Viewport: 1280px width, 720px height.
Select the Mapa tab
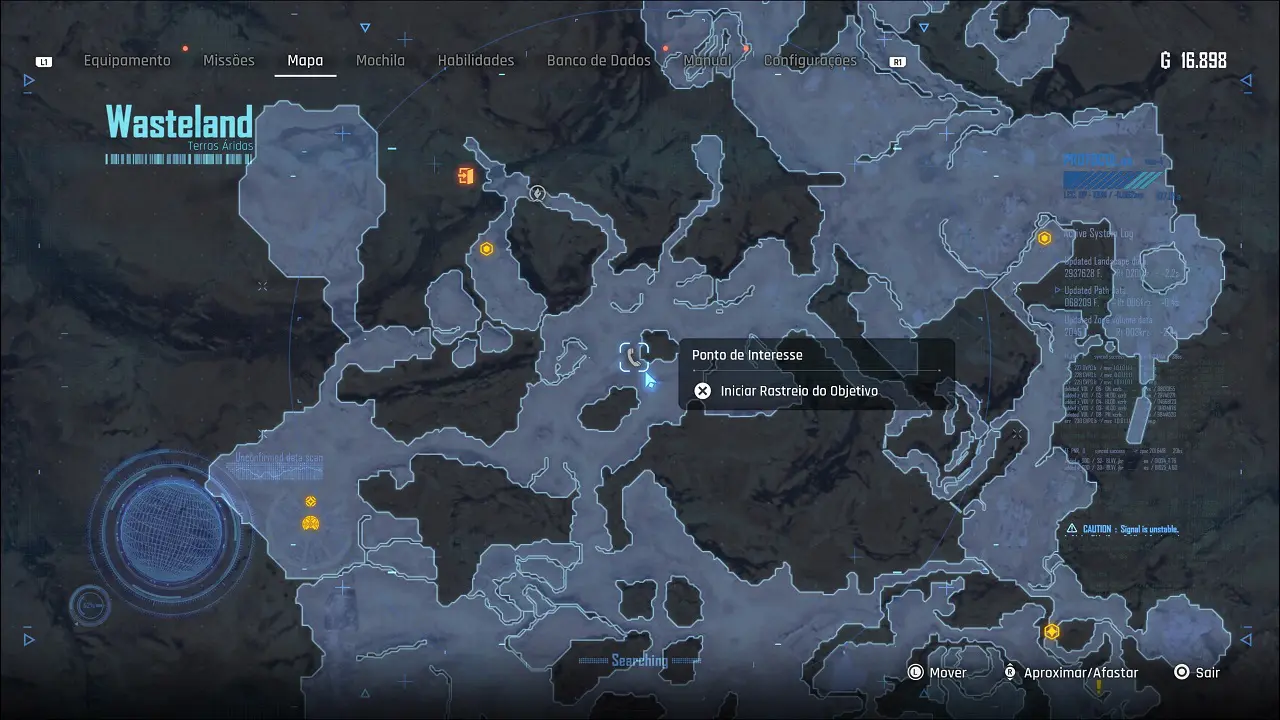coord(305,60)
